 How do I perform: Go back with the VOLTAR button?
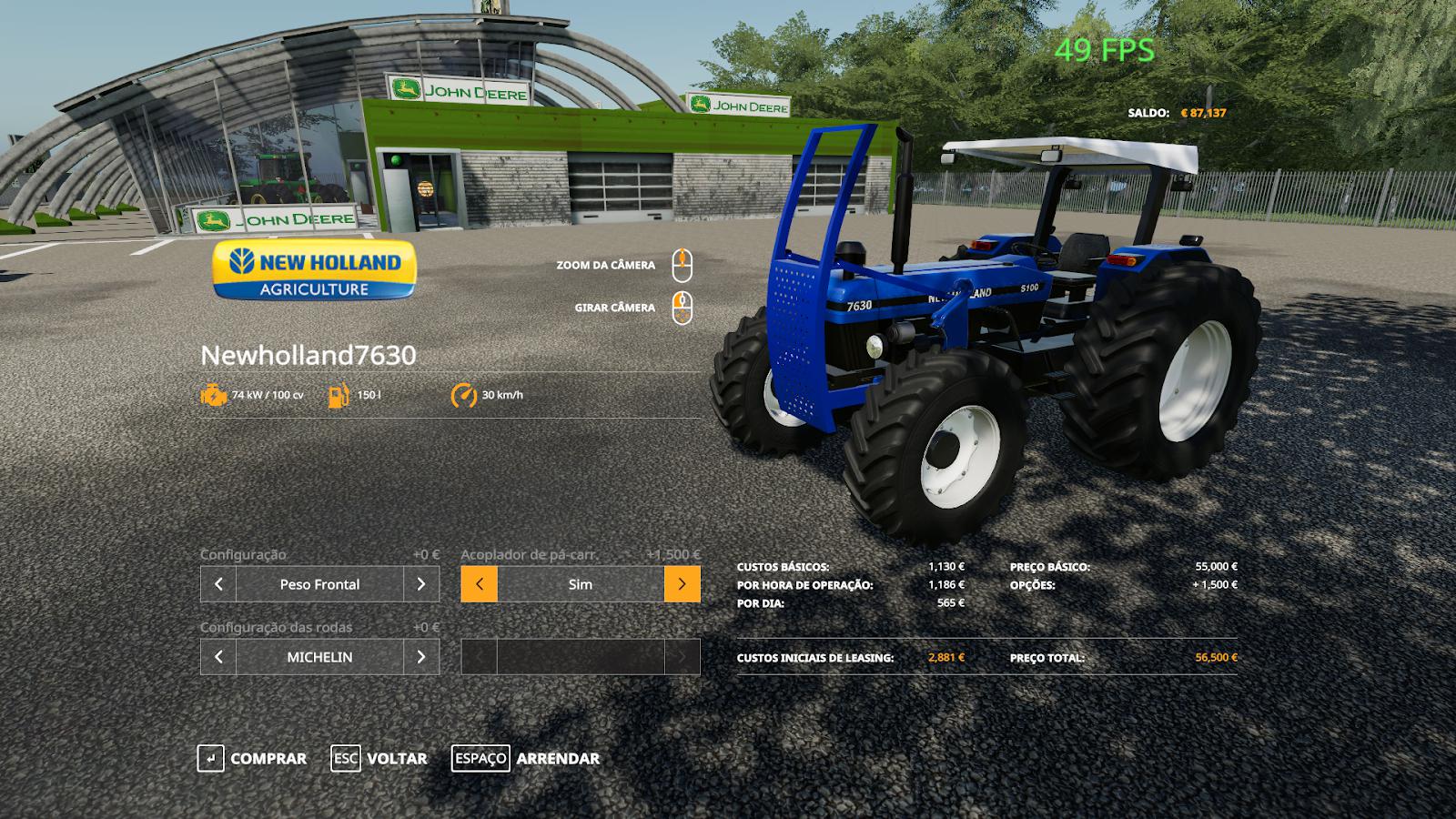tap(379, 758)
